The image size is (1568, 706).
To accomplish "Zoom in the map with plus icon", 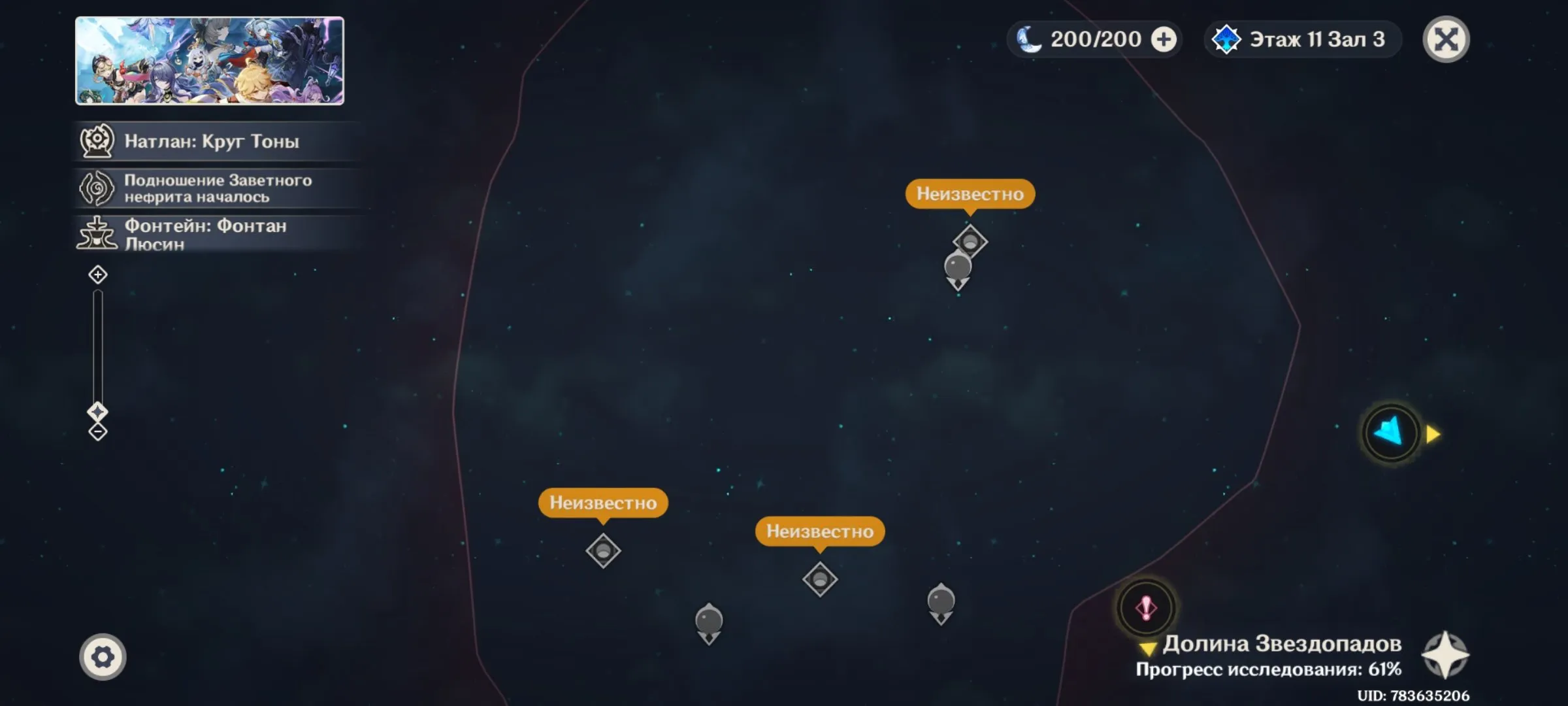I will 98,275.
